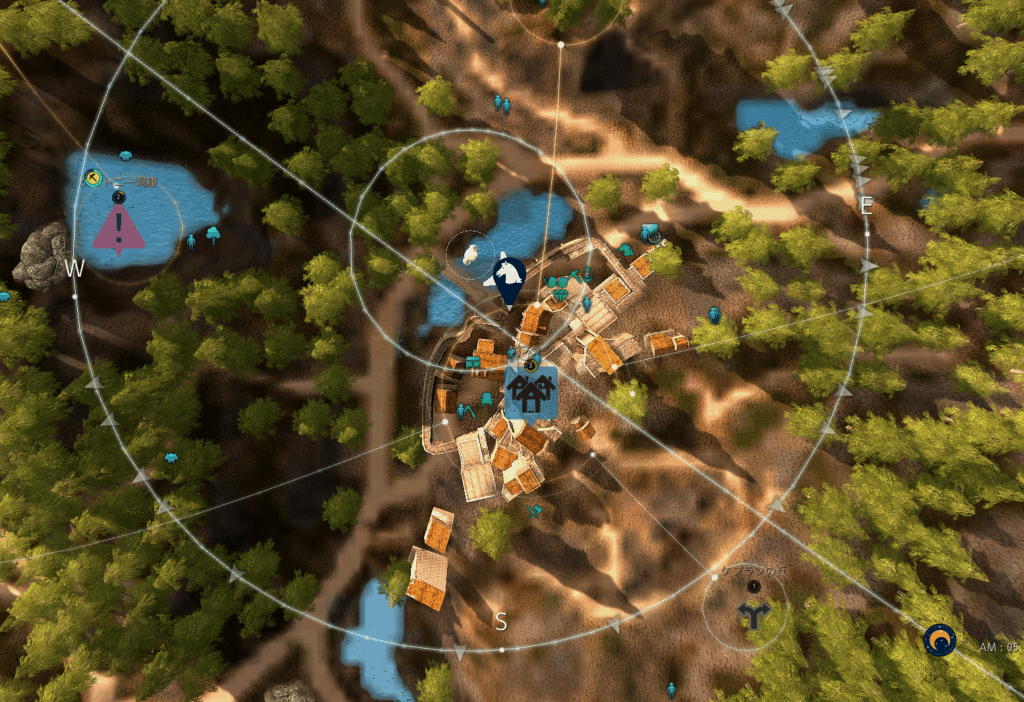Select the town node with houses icon
The height and width of the screenshot is (702, 1024).
pyautogui.click(x=531, y=391)
